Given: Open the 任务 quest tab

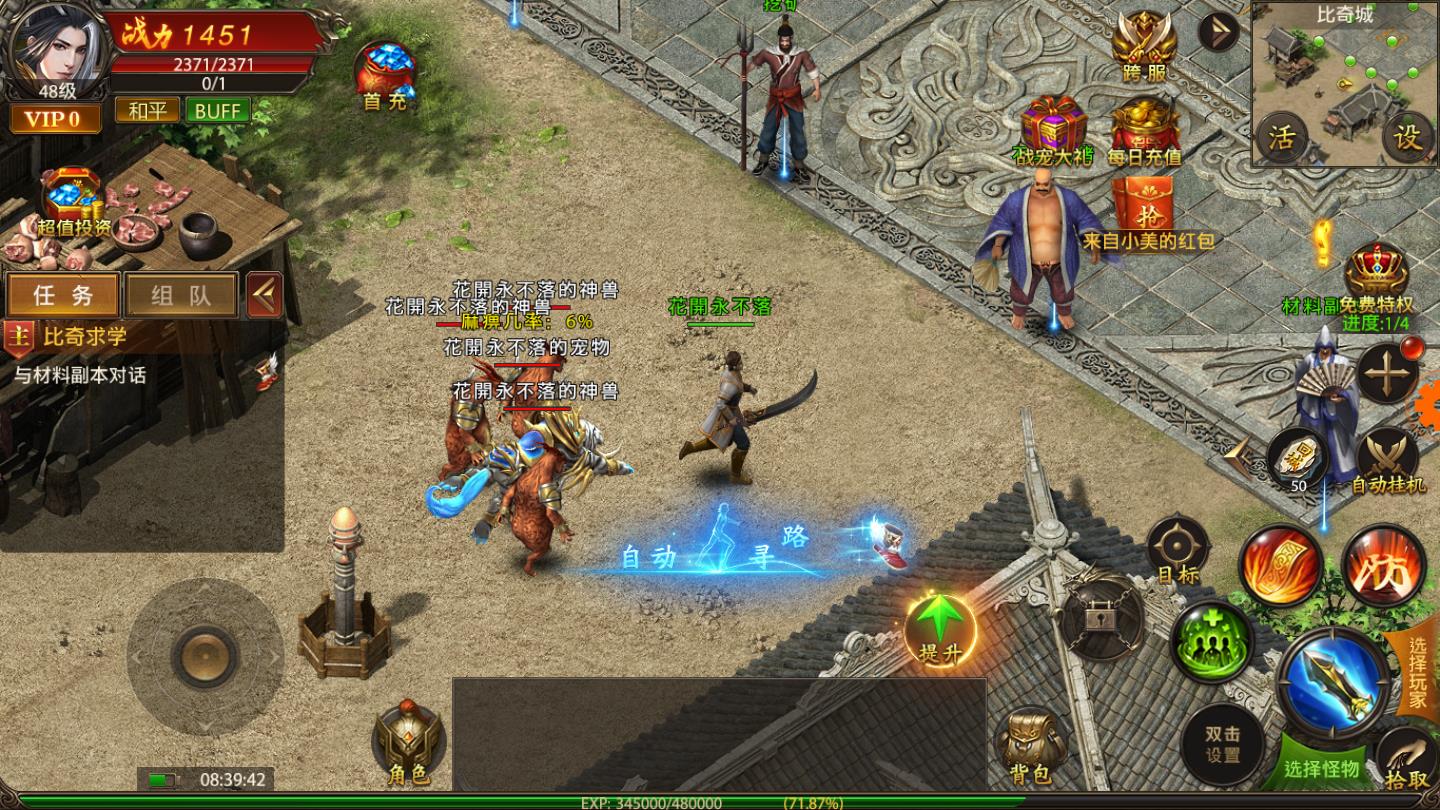Looking at the screenshot, I should point(63,295).
